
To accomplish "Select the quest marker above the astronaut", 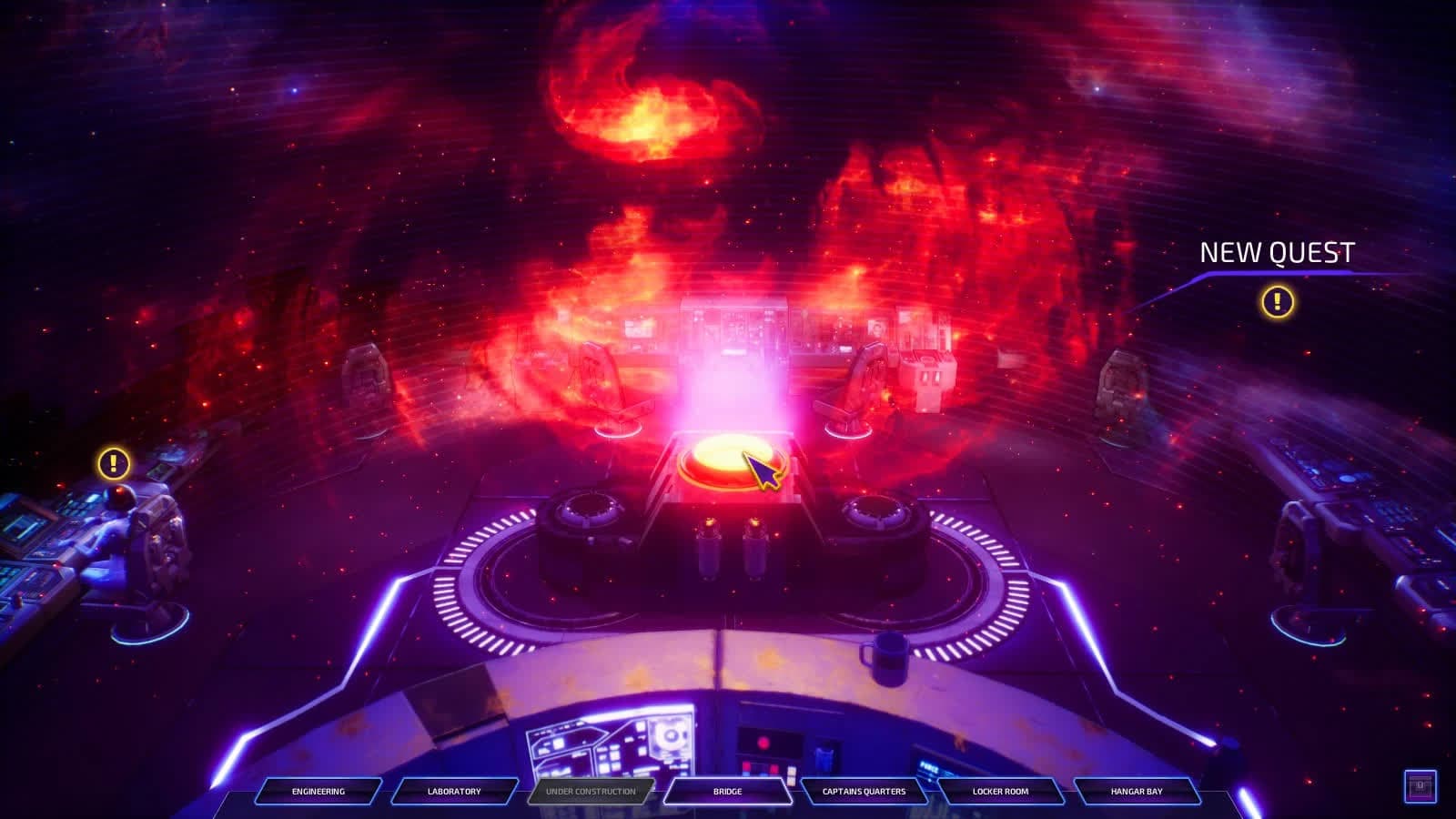I will coord(114,463).
